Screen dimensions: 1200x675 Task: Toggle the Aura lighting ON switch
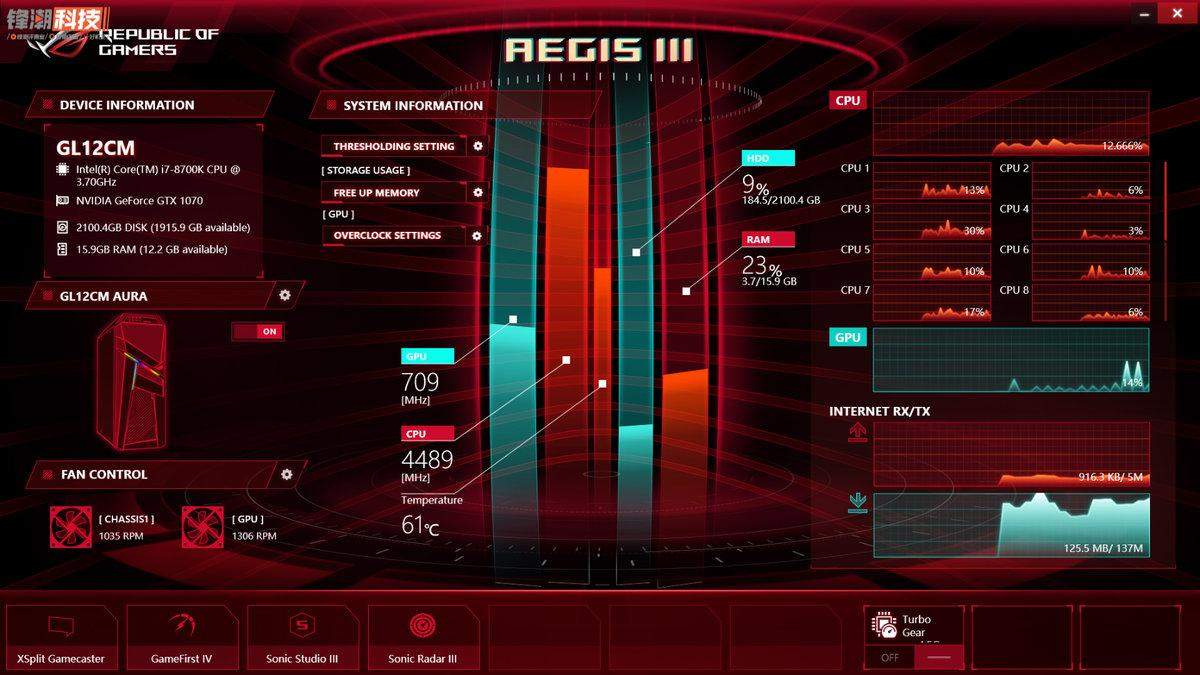click(258, 331)
